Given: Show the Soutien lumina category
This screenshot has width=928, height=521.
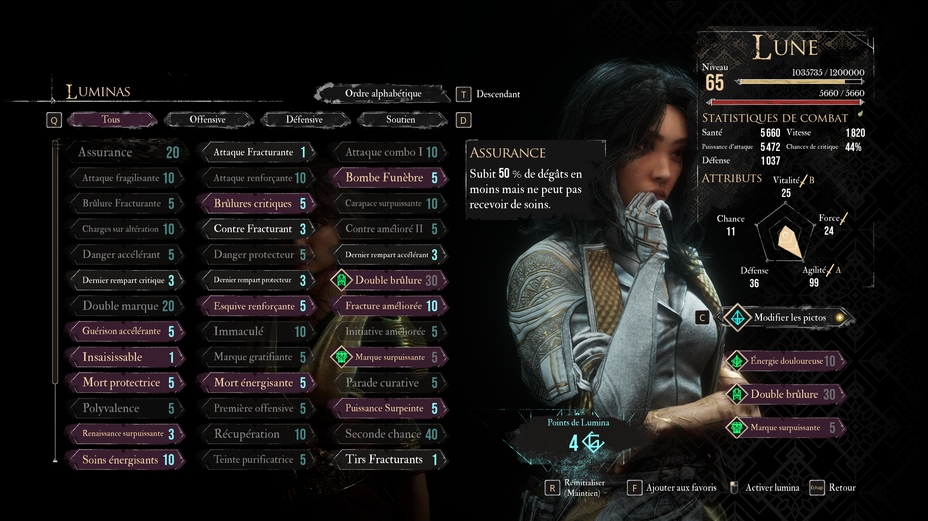Looking at the screenshot, I should click(x=400, y=120).
